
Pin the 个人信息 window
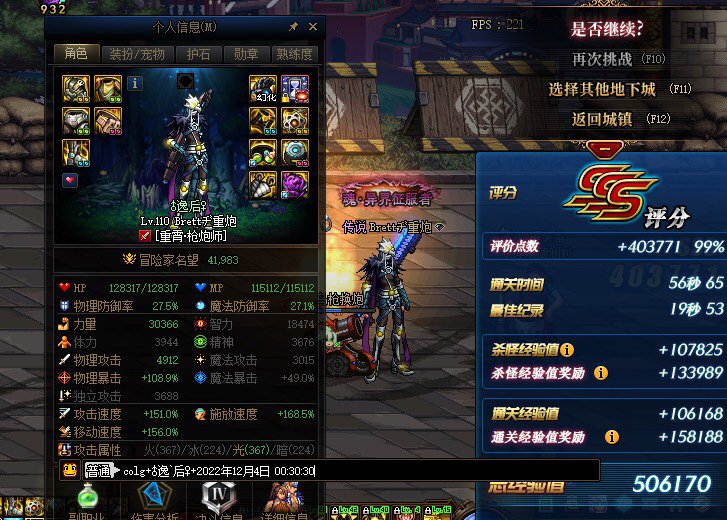(293, 27)
